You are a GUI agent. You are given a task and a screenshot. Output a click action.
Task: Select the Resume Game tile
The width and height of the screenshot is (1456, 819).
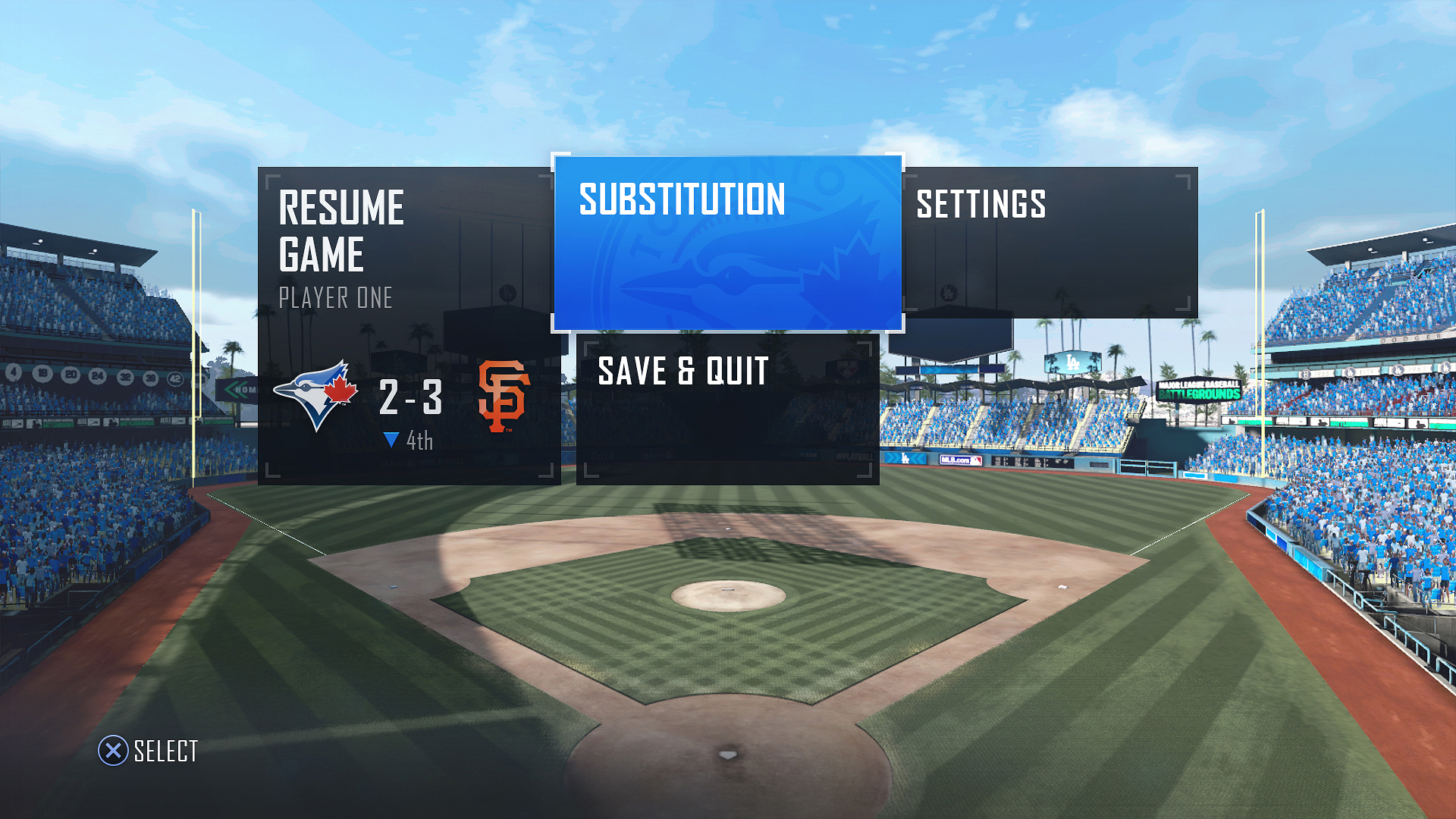pos(408,326)
